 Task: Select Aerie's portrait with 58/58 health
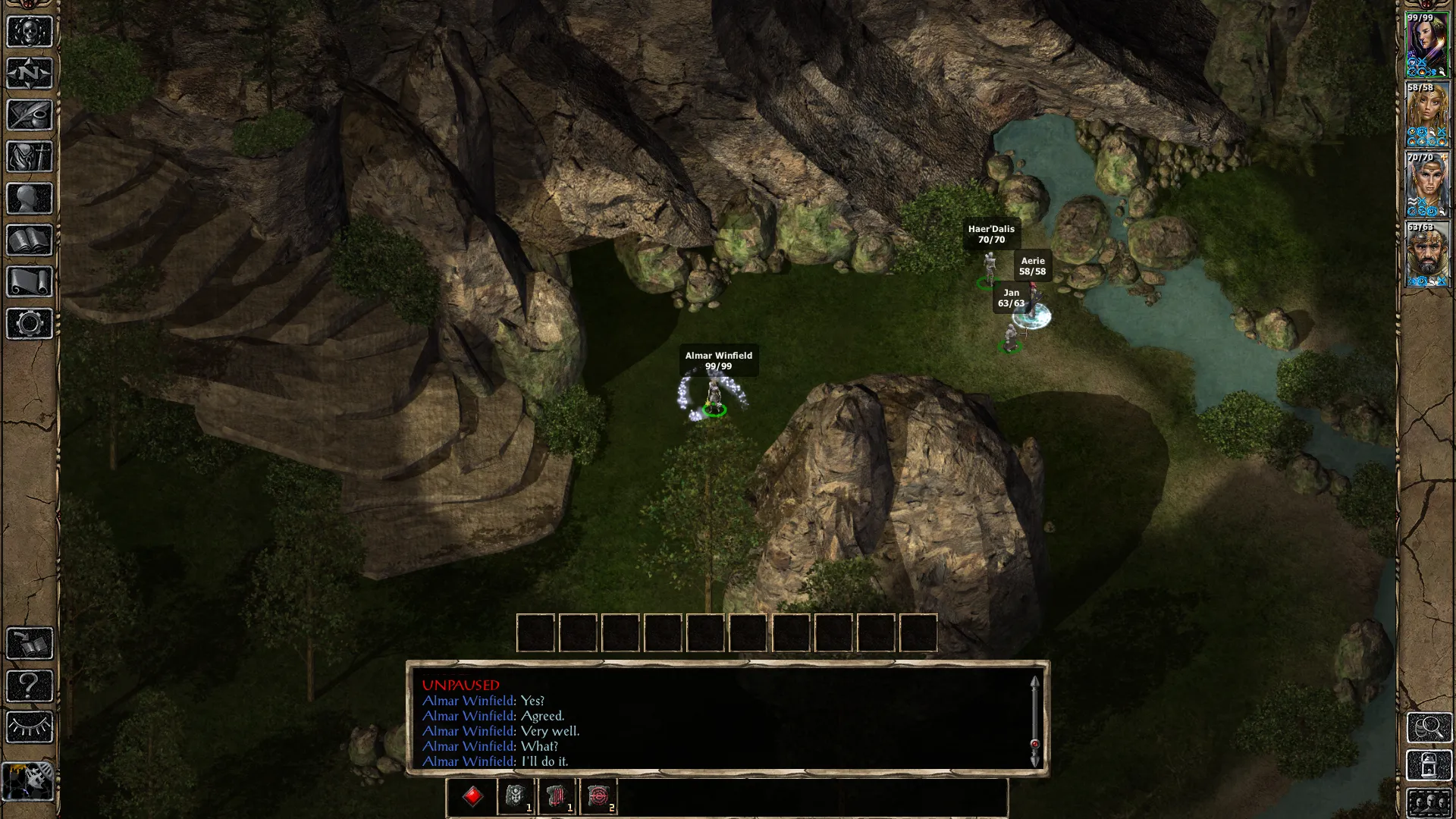1428,114
